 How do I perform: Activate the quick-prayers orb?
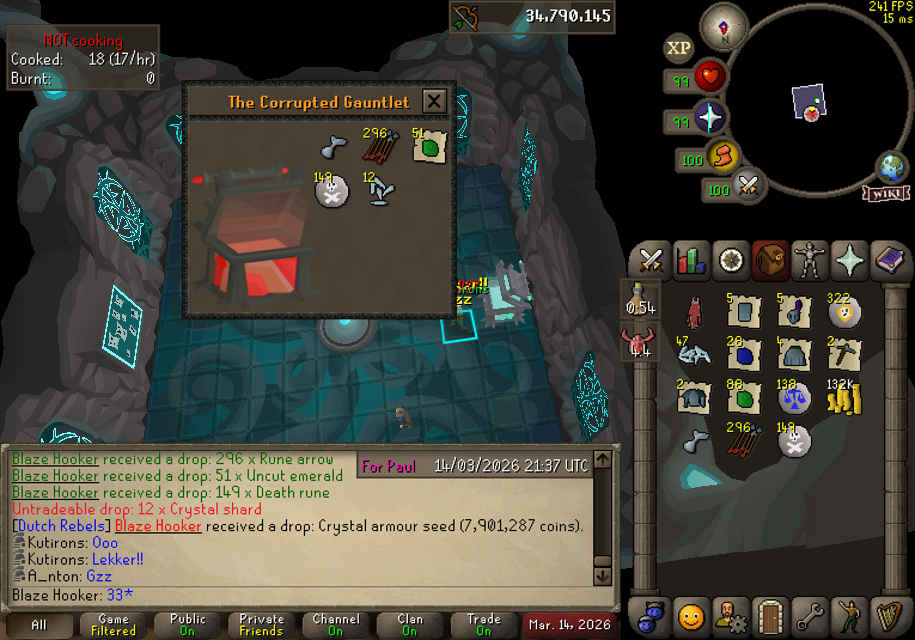tap(709, 118)
